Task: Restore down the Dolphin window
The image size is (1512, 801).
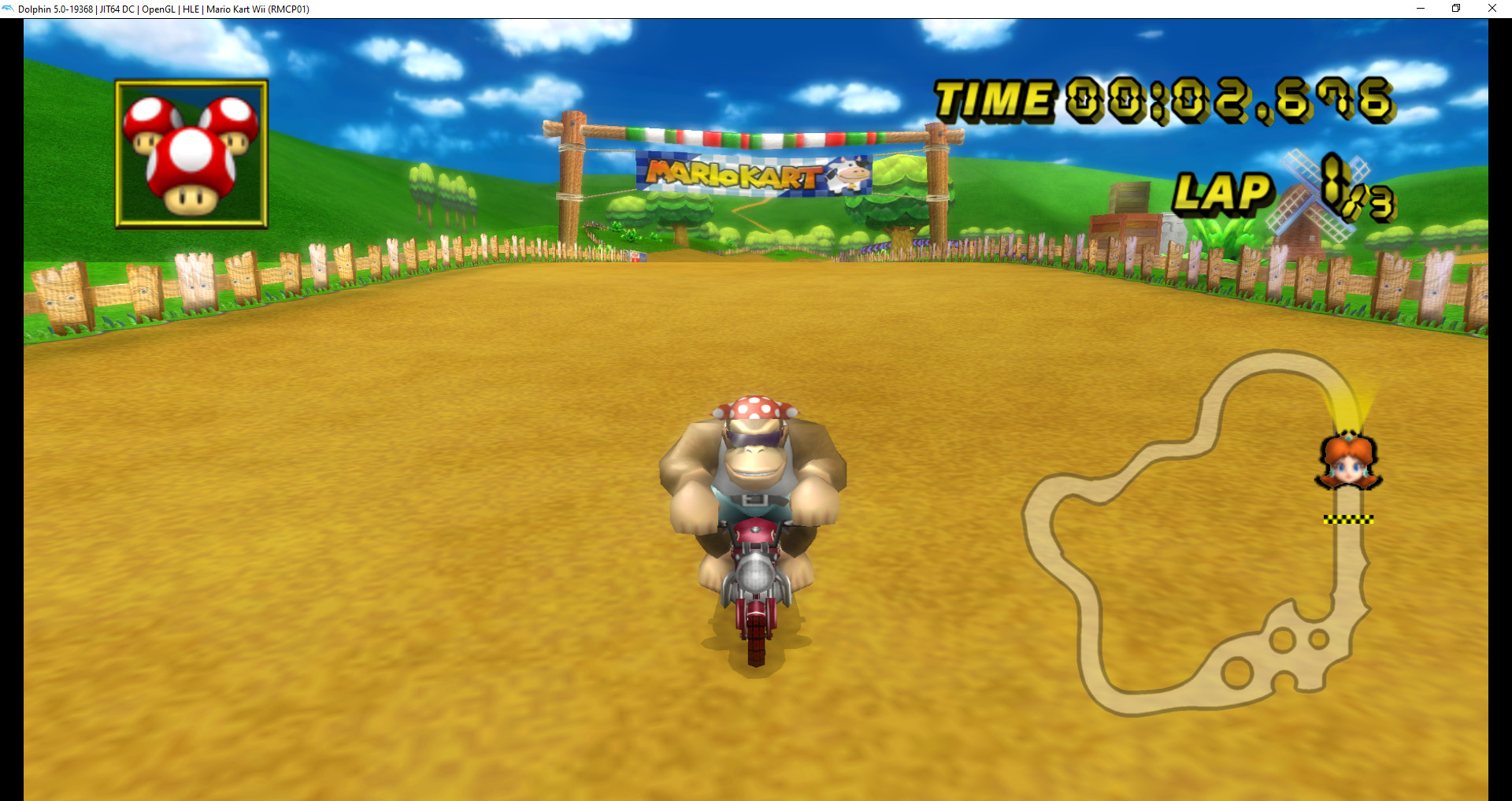Action: click(x=1455, y=9)
